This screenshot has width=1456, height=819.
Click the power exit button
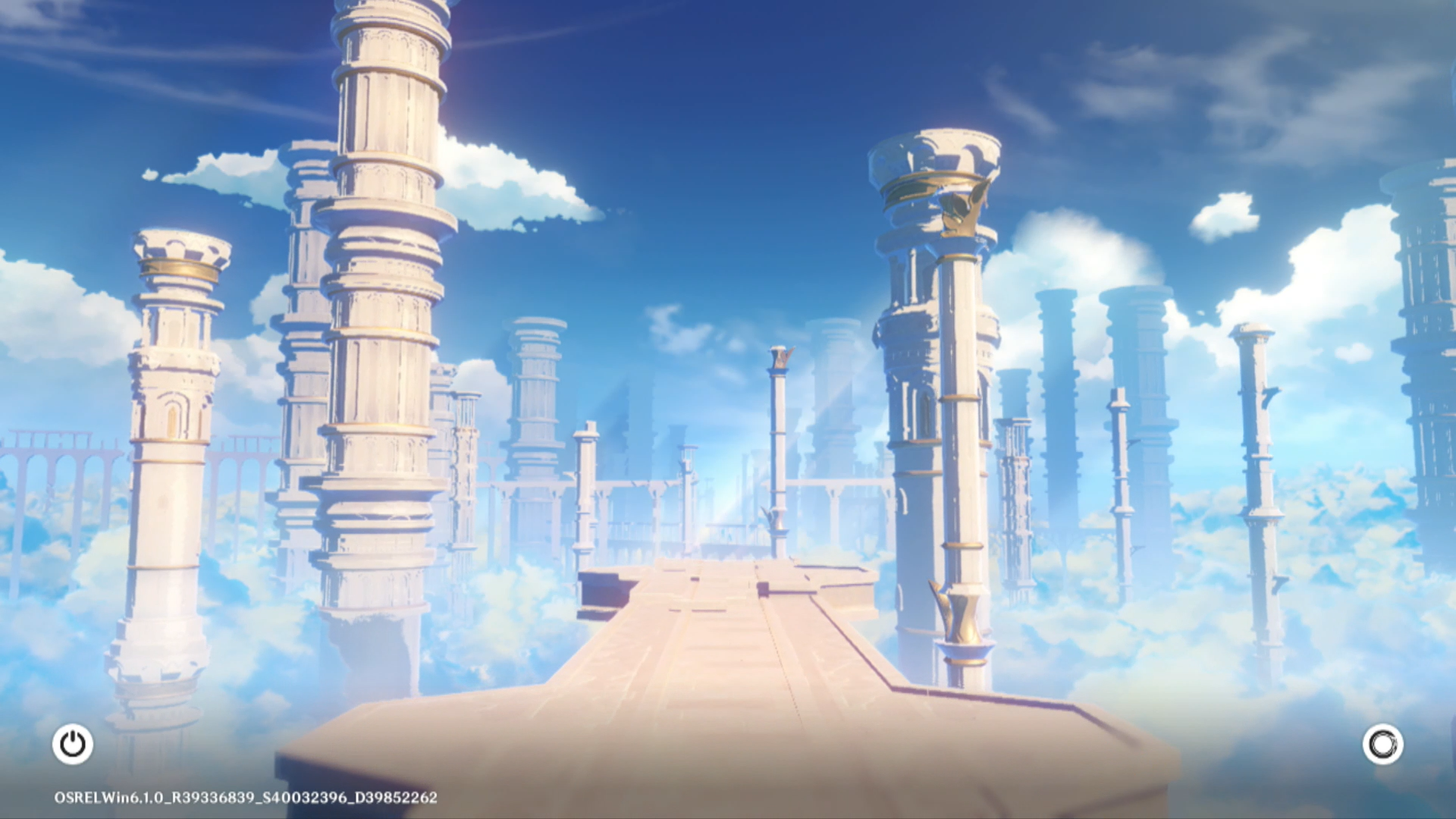click(73, 744)
